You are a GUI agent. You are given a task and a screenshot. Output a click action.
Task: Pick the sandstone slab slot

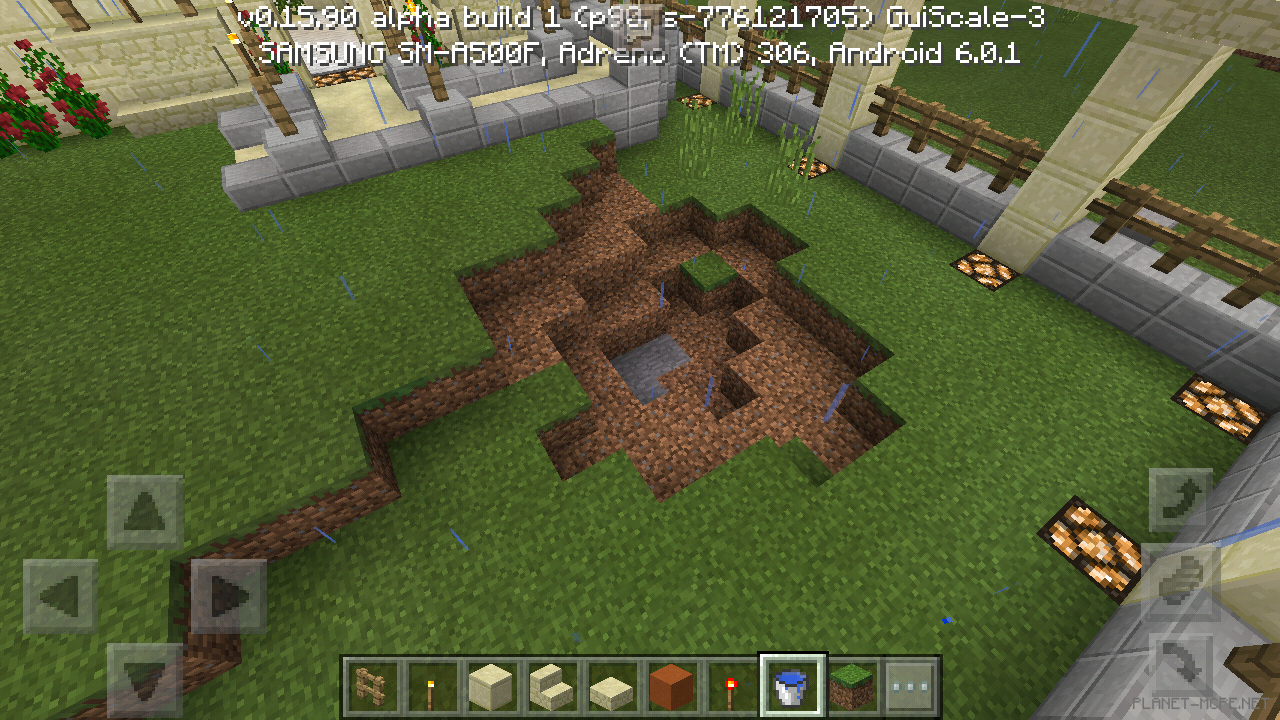point(611,687)
